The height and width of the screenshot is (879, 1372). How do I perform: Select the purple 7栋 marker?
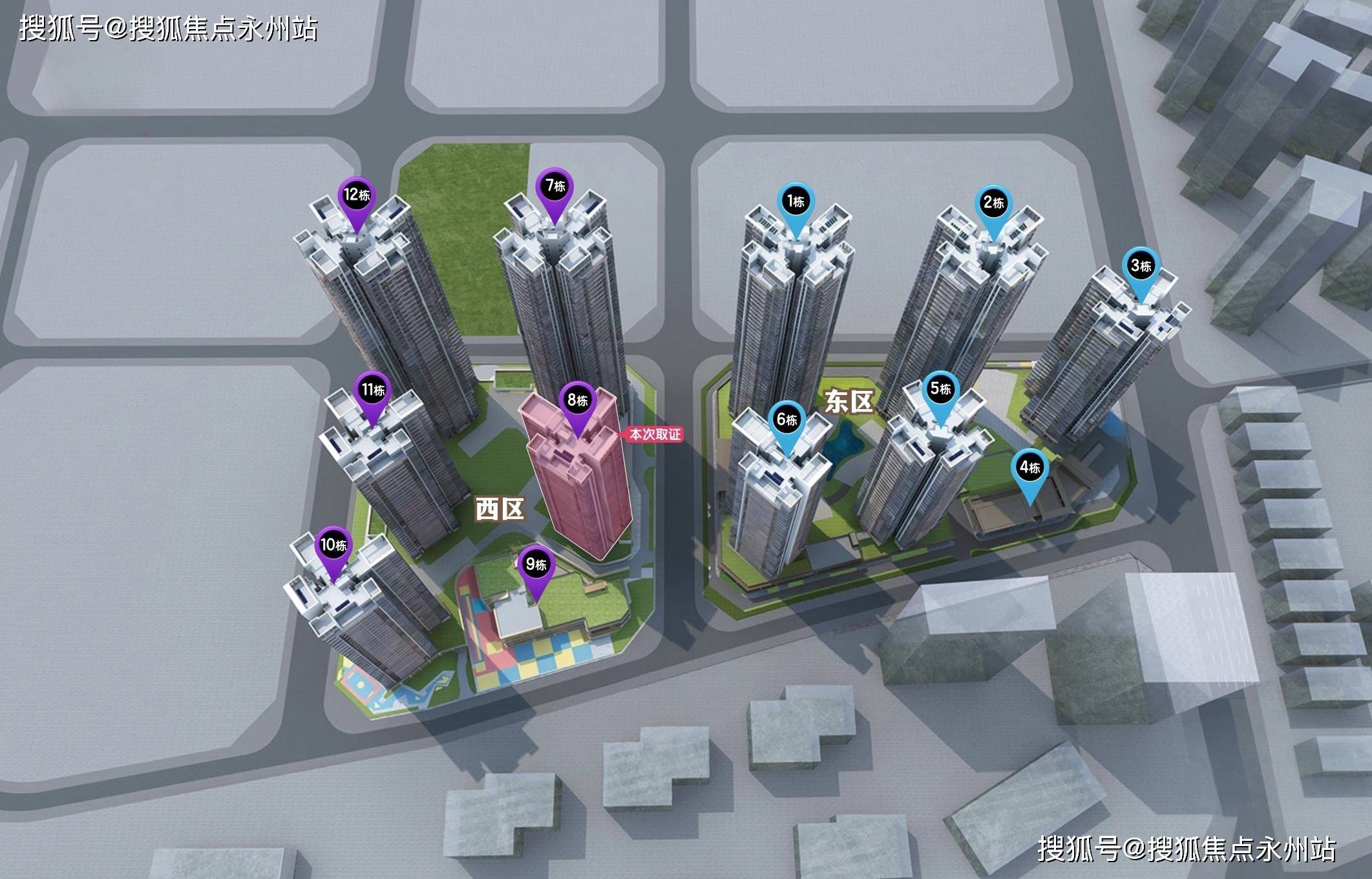[x=554, y=187]
